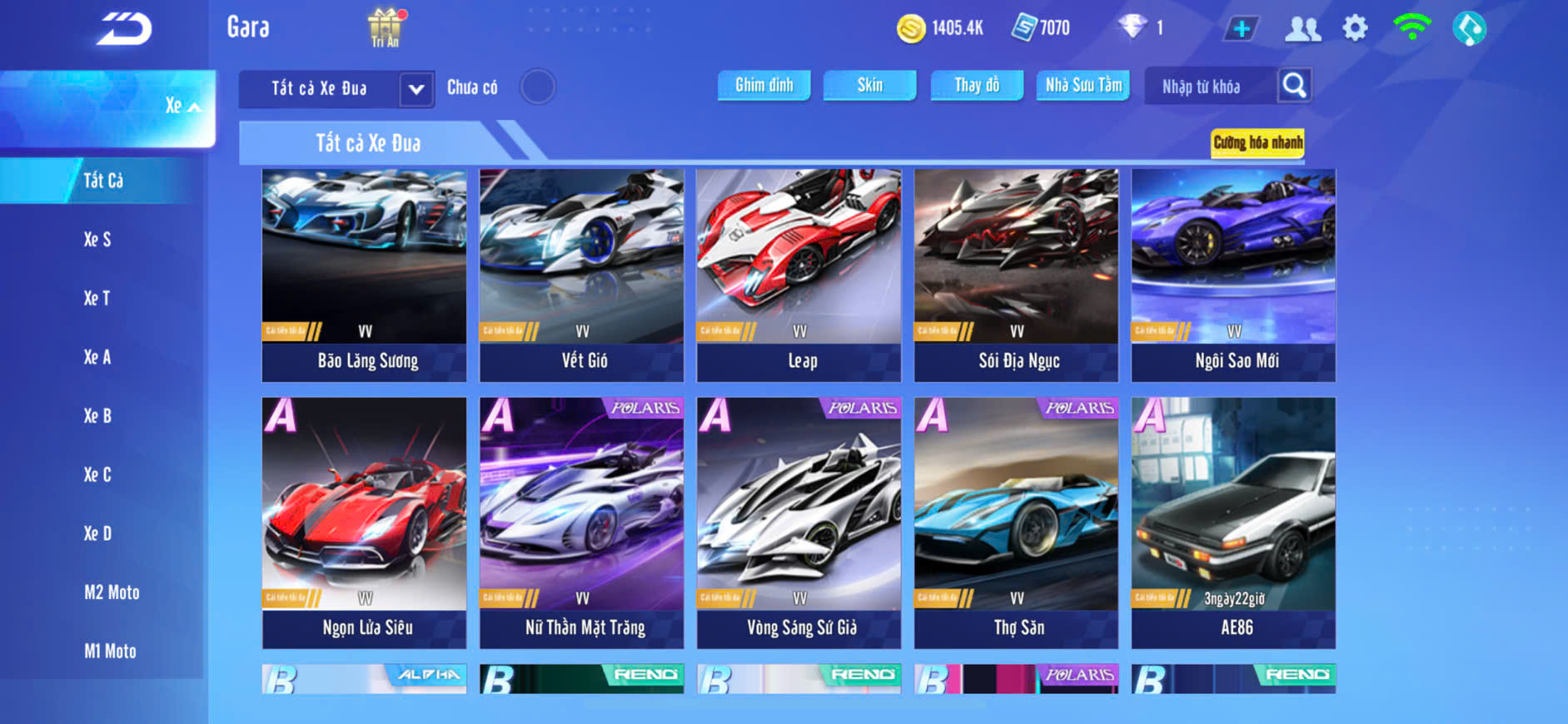Open settings via the gear icon

(1355, 28)
